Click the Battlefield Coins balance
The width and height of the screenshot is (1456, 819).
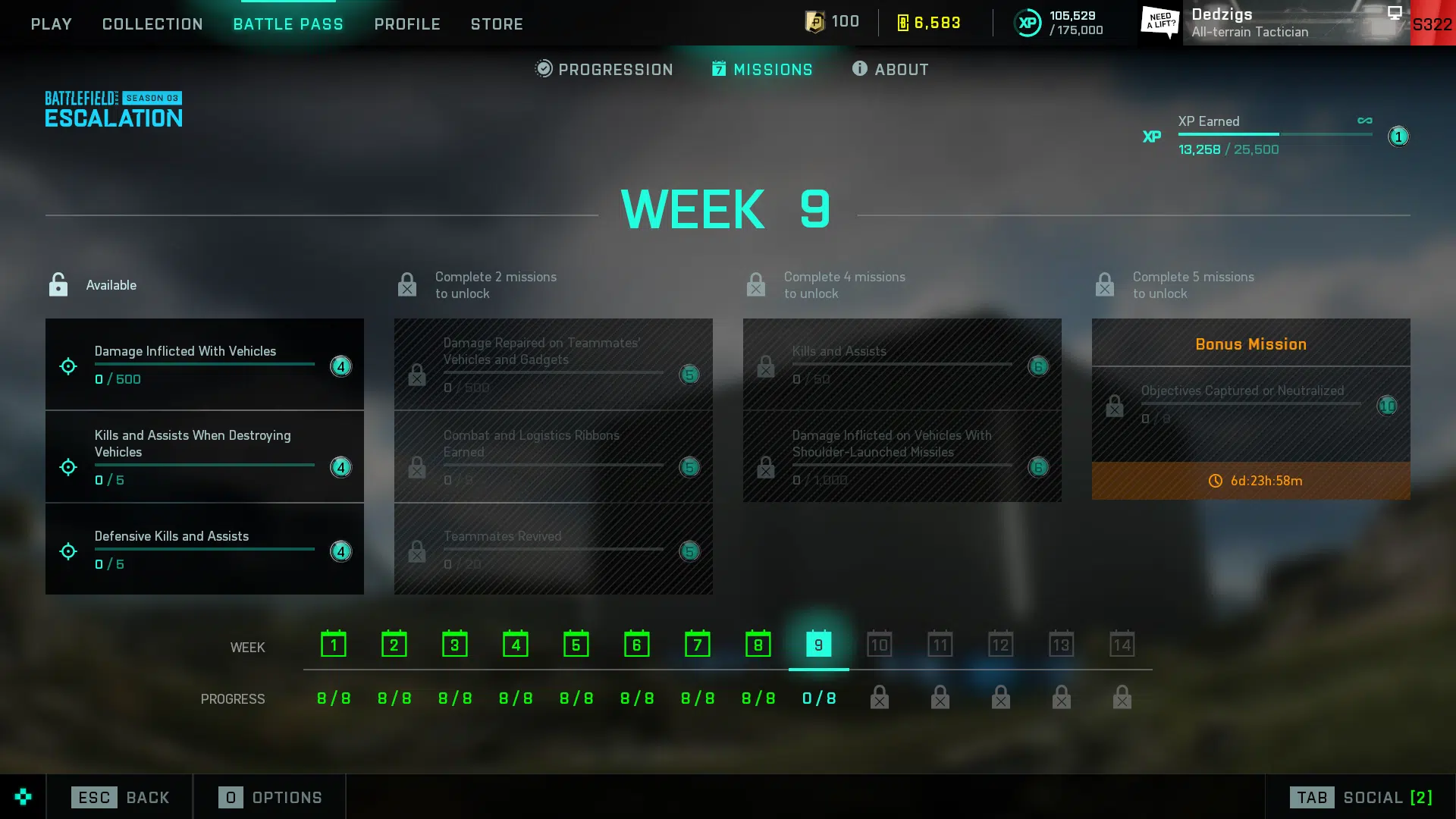click(x=929, y=23)
